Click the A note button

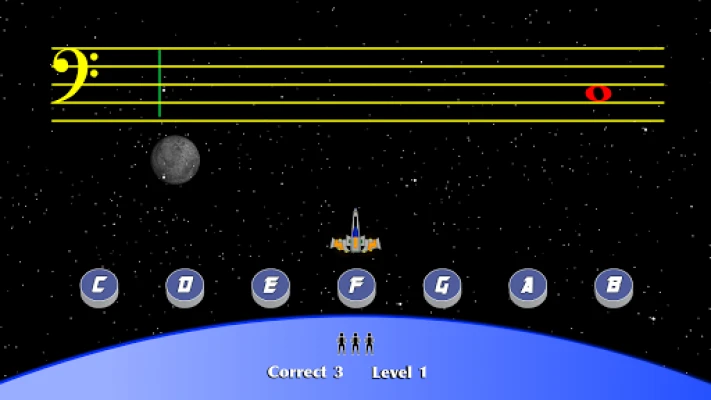point(527,286)
